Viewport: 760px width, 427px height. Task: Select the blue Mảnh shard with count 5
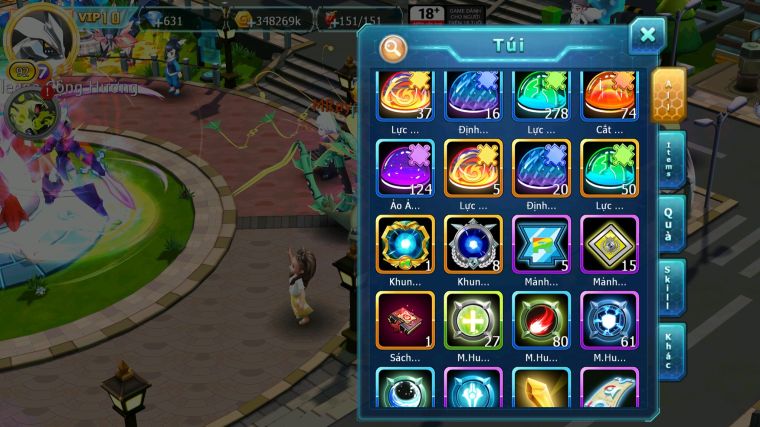coord(541,244)
